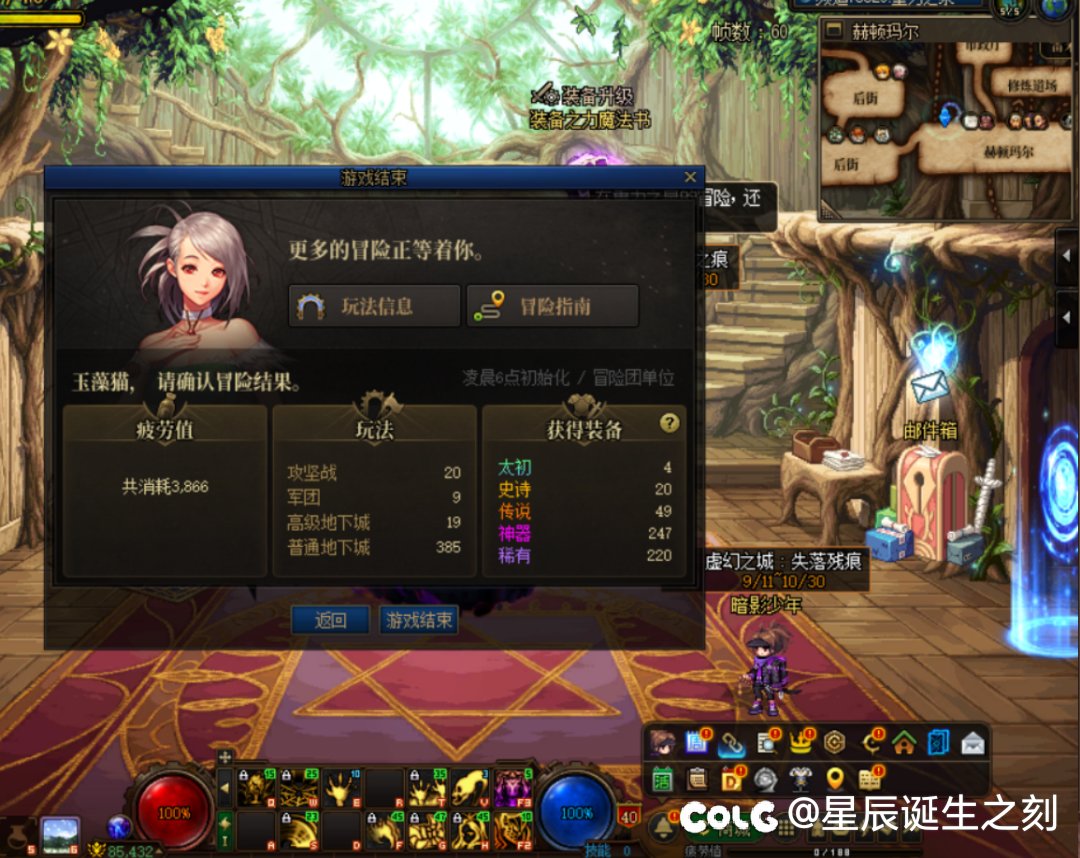Viewport: 1080px width, 858px height.
Task: Confirm with the 游戏结束 button
Action: tap(419, 620)
